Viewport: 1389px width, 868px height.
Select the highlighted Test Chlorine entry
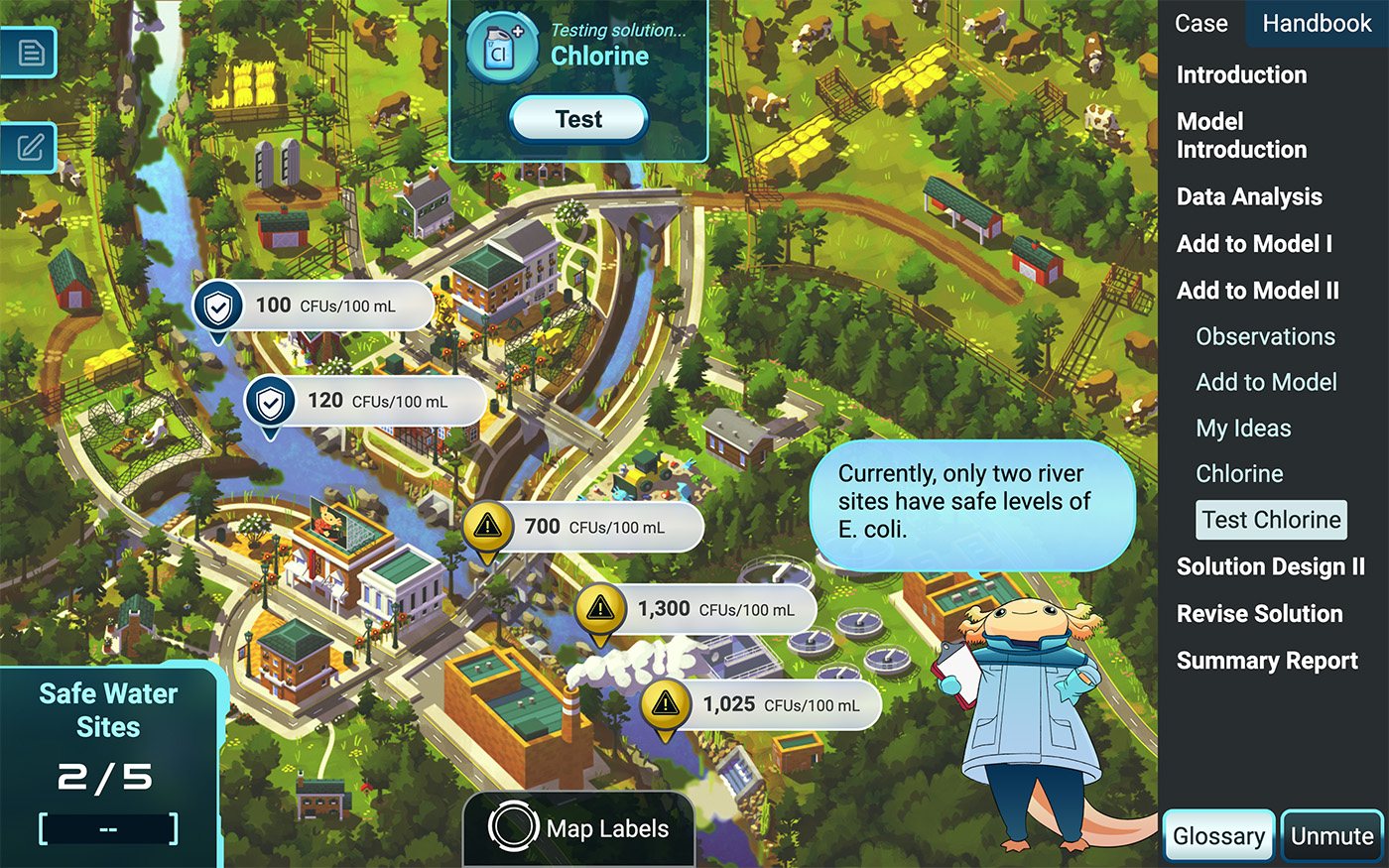tap(1271, 520)
